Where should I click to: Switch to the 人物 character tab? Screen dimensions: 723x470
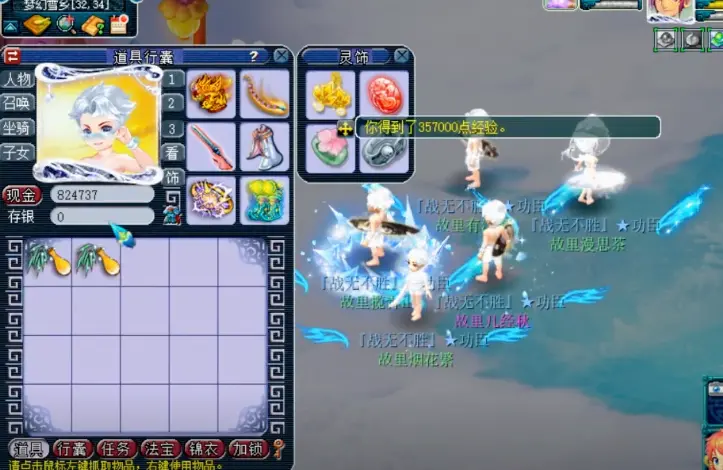coord(17,79)
